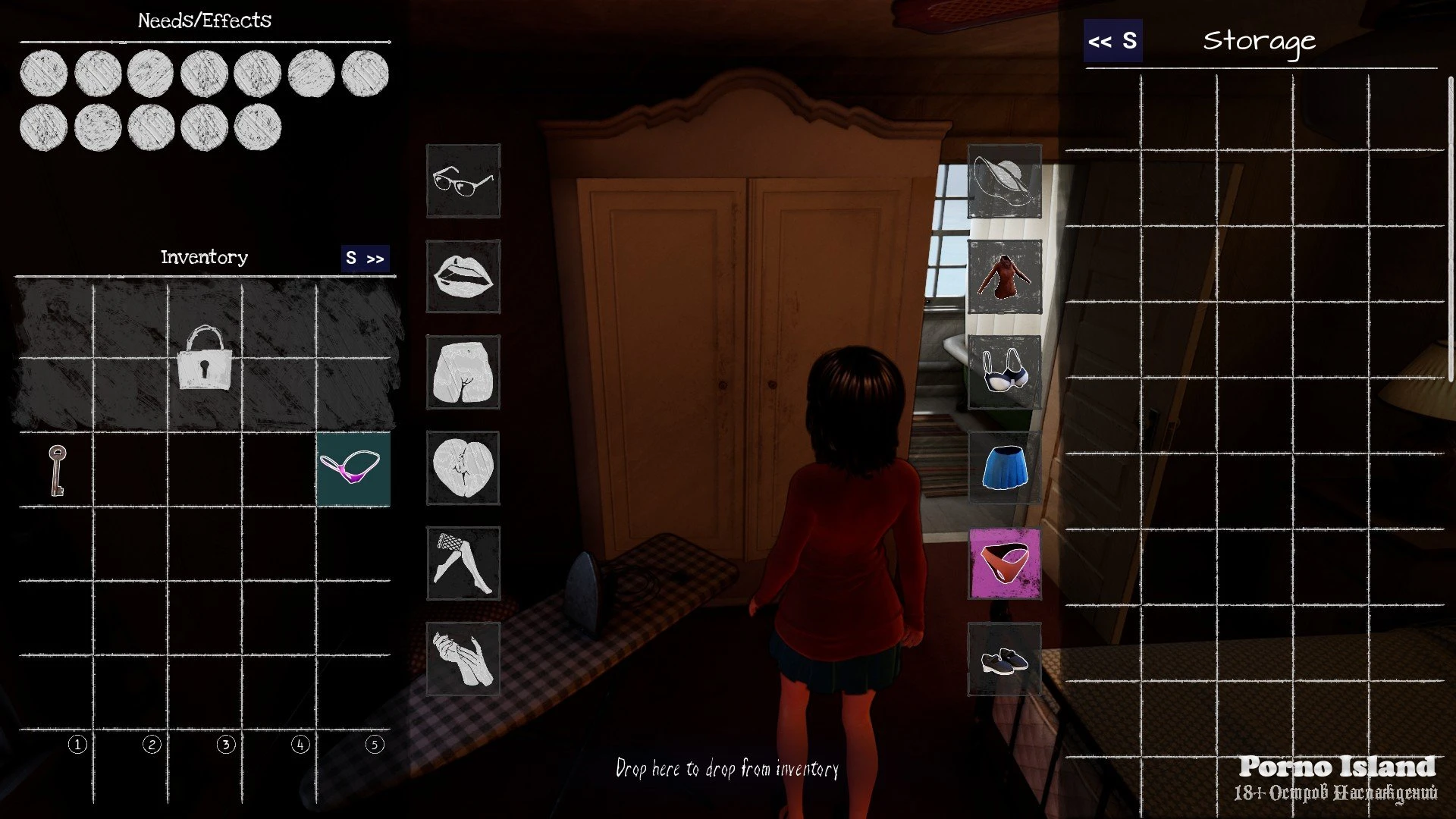Click the equipped shoes slot
Image resolution: width=1456 pixels, height=819 pixels.
(x=1004, y=659)
